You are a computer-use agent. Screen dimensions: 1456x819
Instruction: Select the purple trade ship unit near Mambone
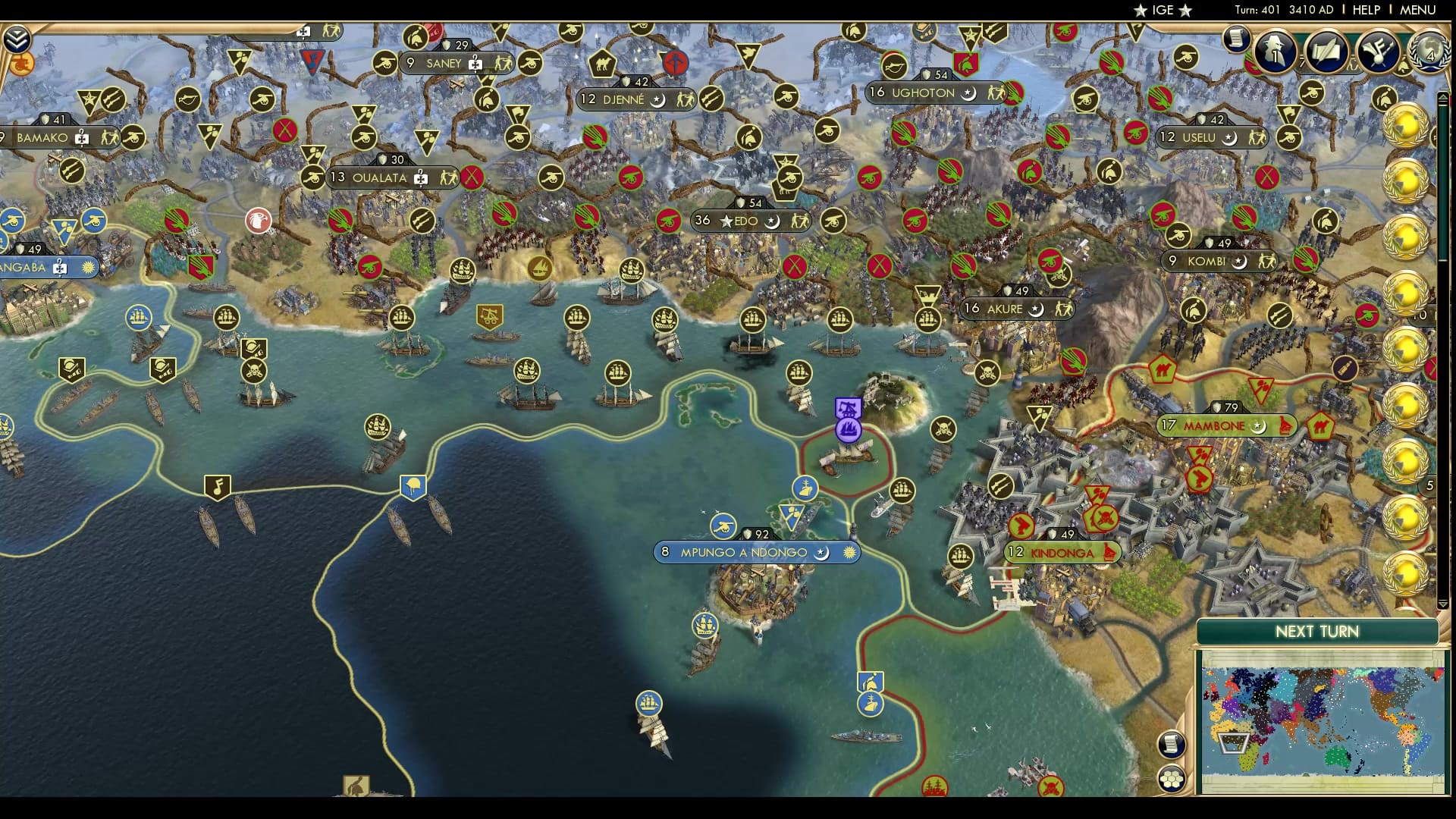[x=847, y=430]
